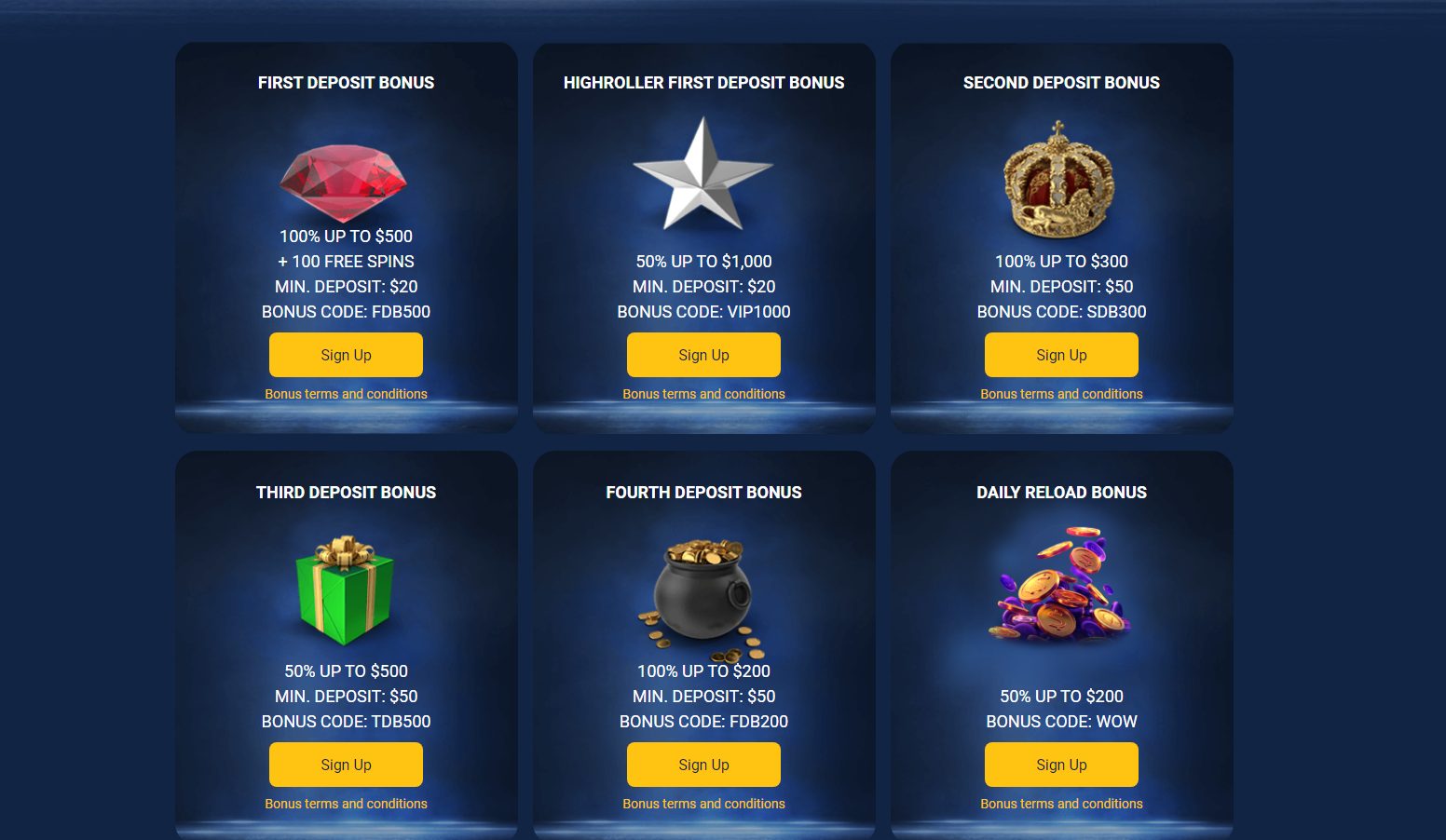
Task: Open terms for Second Deposit Bonus
Action: [x=1061, y=394]
